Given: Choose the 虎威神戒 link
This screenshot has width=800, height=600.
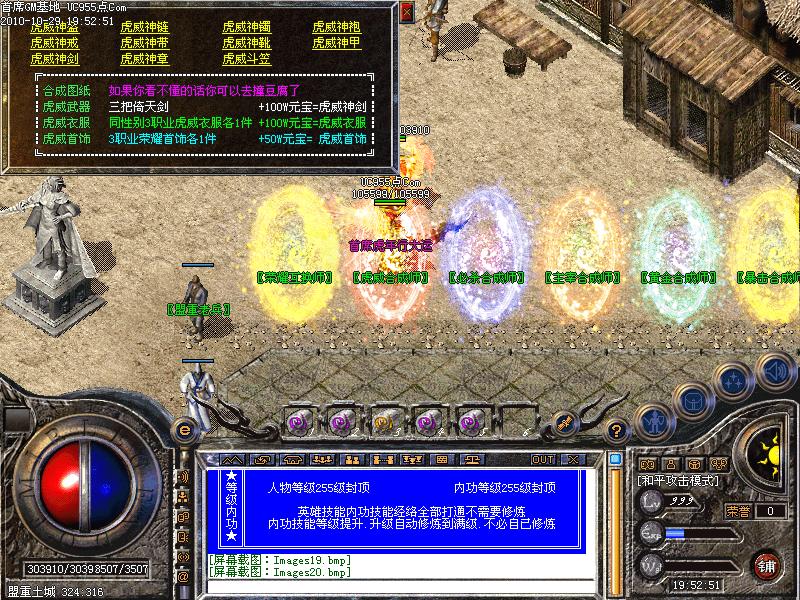Looking at the screenshot, I should point(54,43).
